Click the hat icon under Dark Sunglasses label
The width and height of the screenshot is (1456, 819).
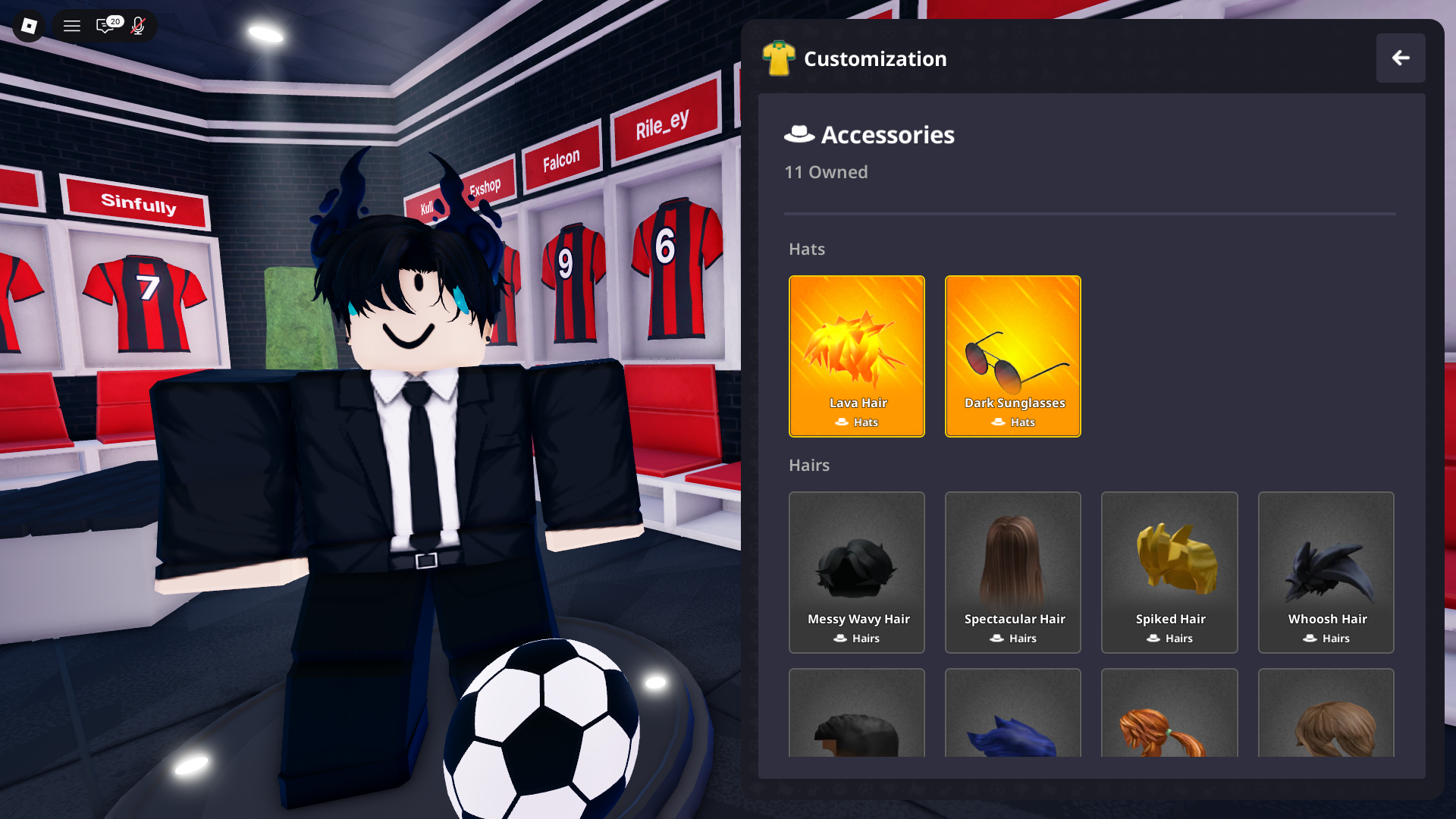click(x=997, y=422)
